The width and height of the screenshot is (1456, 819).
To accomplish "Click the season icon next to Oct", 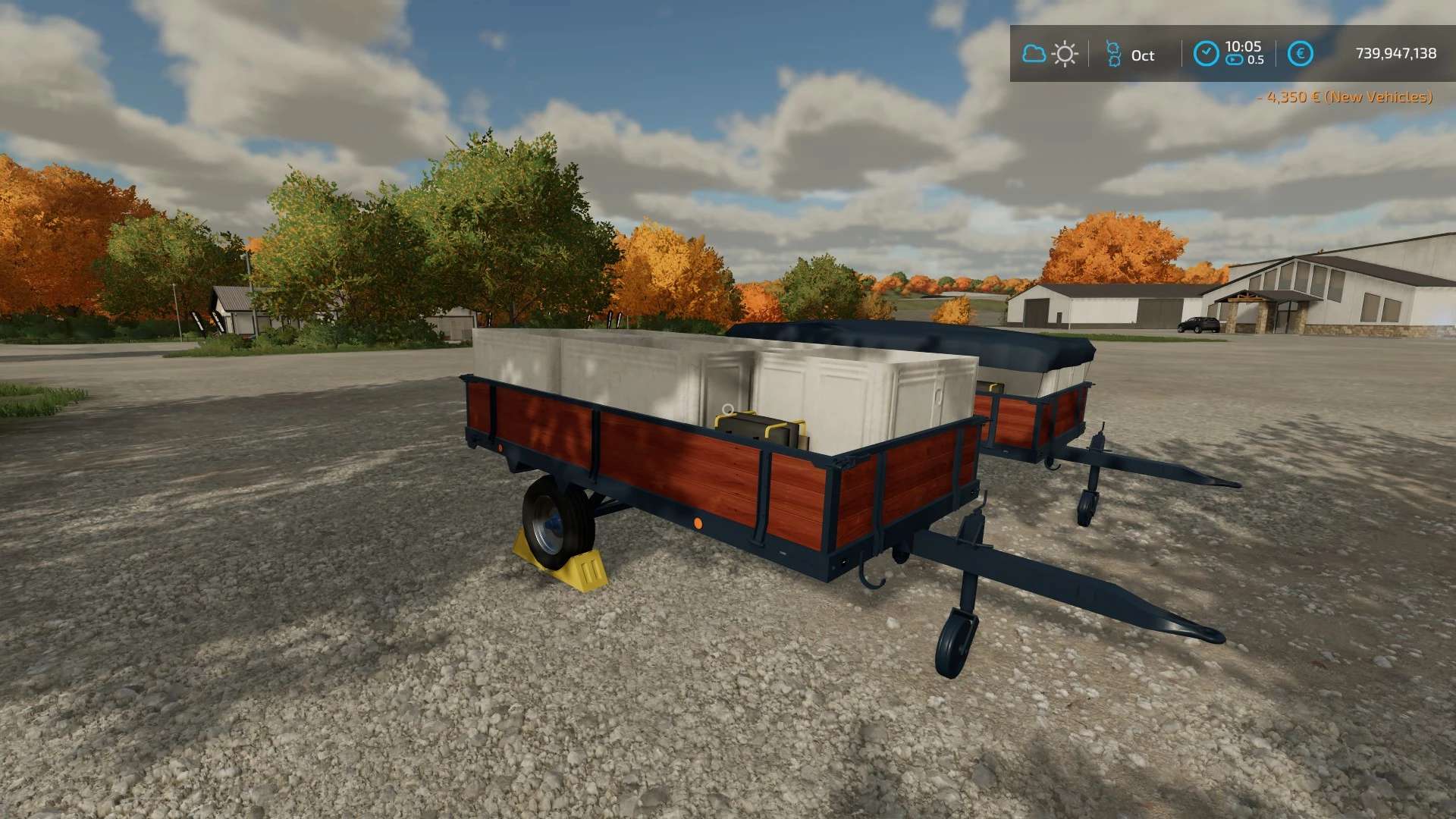I will point(1113,54).
